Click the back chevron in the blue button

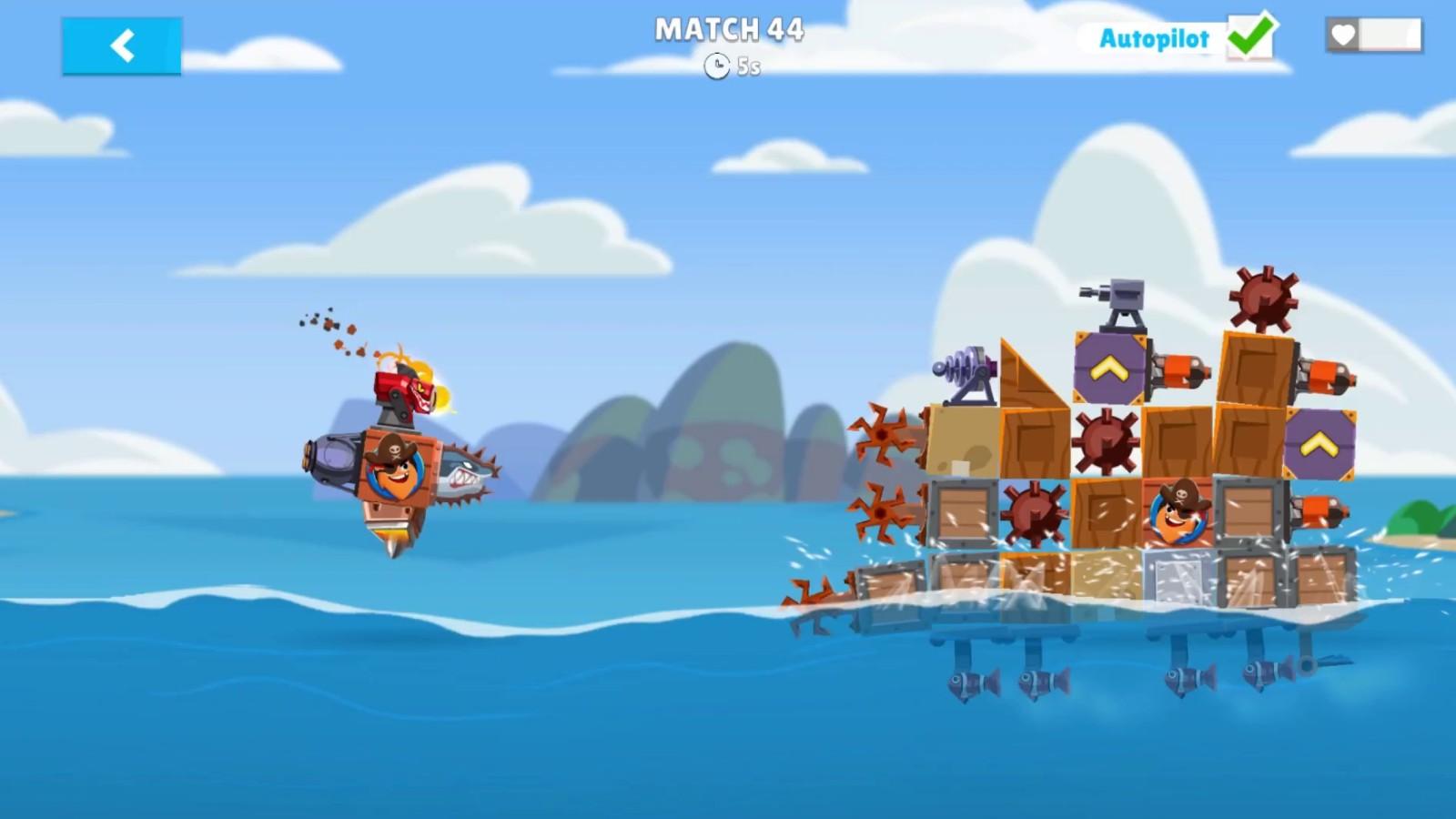(x=121, y=45)
